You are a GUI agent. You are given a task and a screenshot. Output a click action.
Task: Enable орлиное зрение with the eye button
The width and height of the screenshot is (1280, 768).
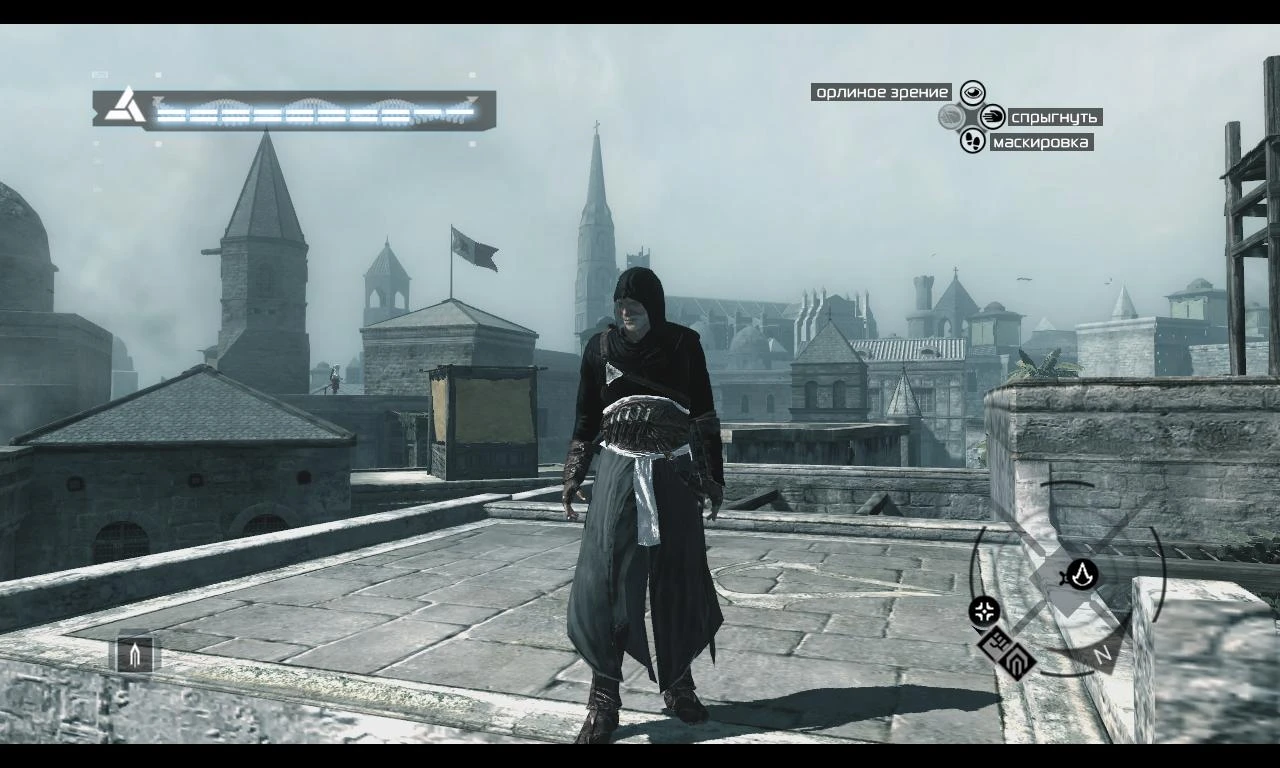coord(972,91)
